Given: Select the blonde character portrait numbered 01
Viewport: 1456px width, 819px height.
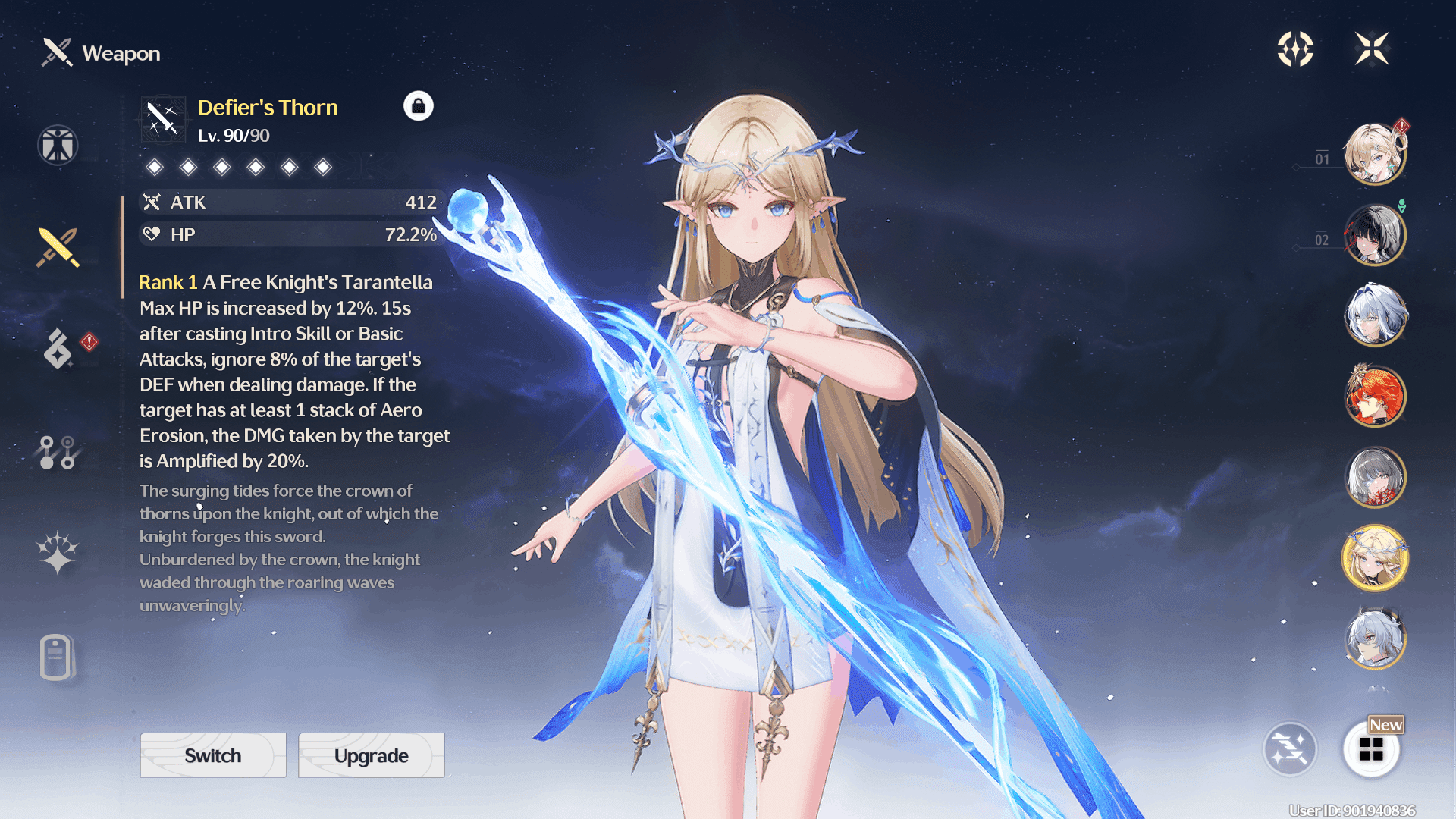Looking at the screenshot, I should 1374,155.
